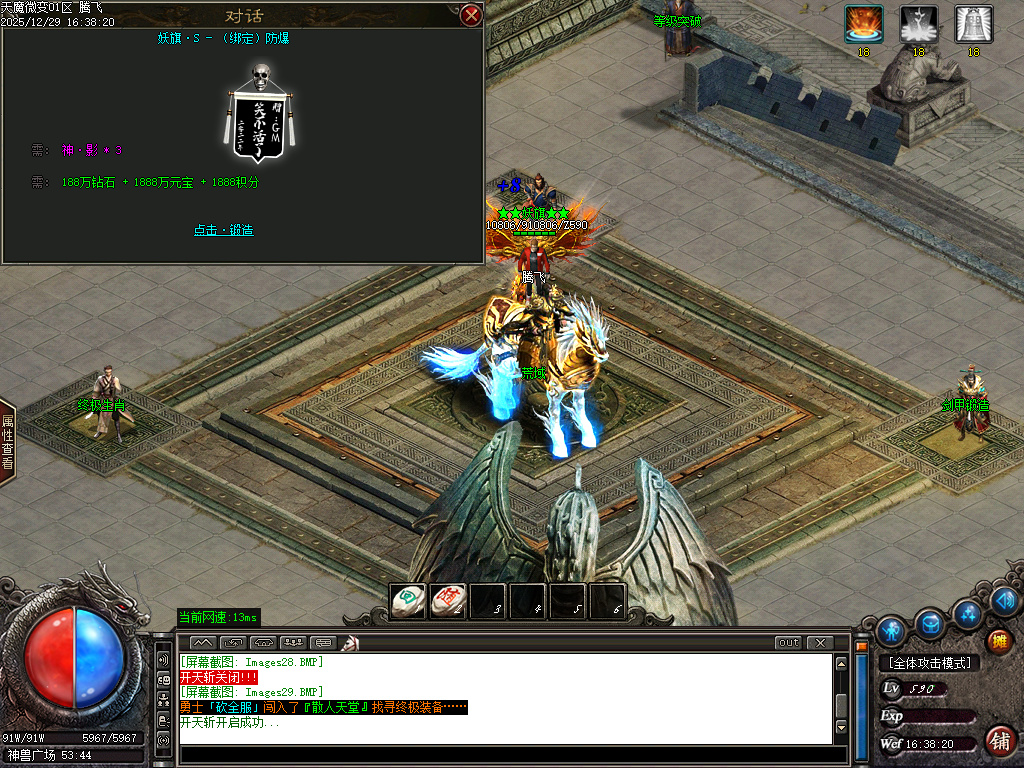Click the blue speaker sound round button
Screen dimensions: 1024x768
pos(1005,600)
